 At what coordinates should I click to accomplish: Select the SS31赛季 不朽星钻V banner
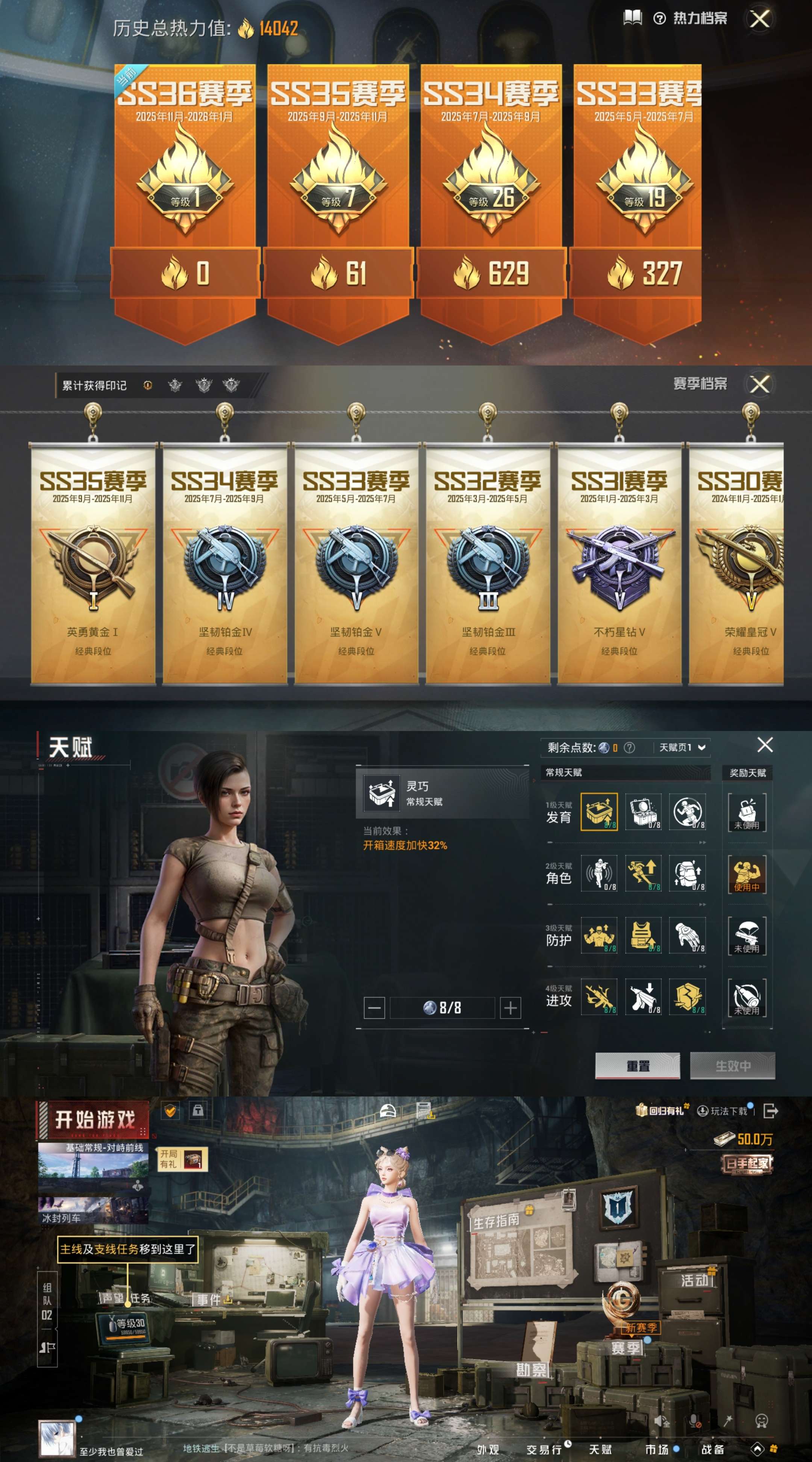(619, 565)
